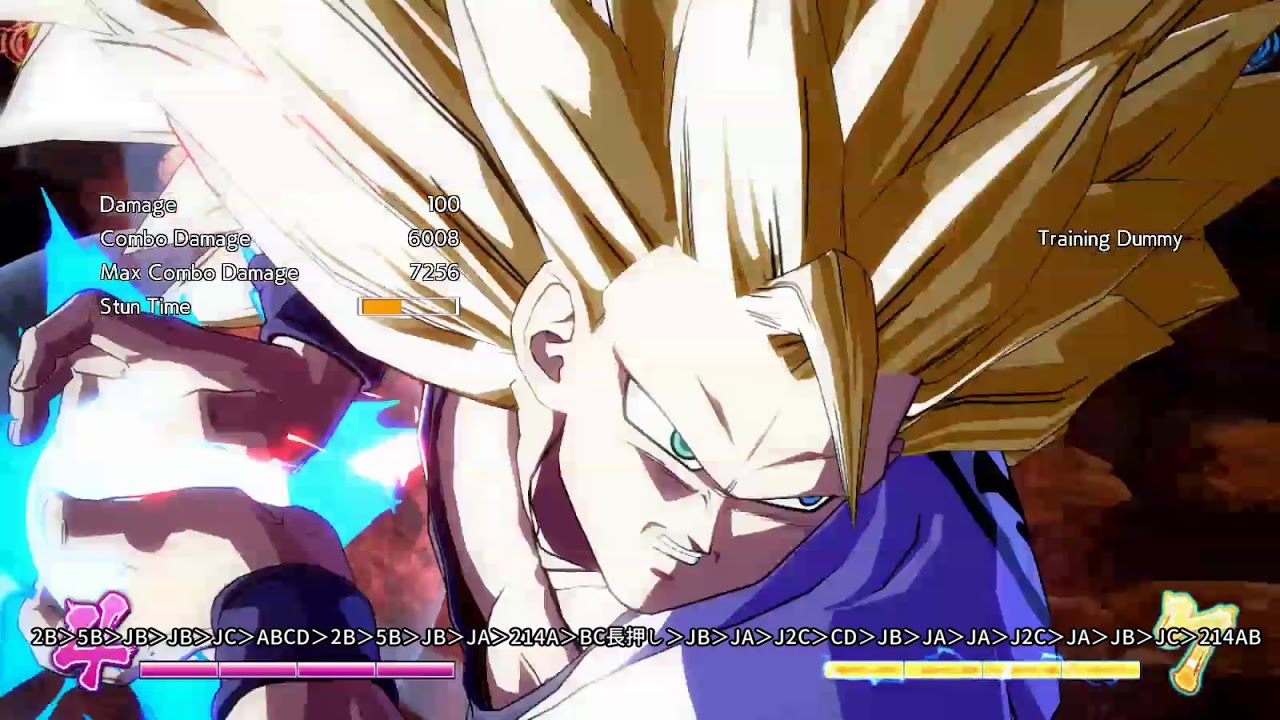Click the Stun Time label
Viewport: 1280px width, 720px height.
coord(144,307)
